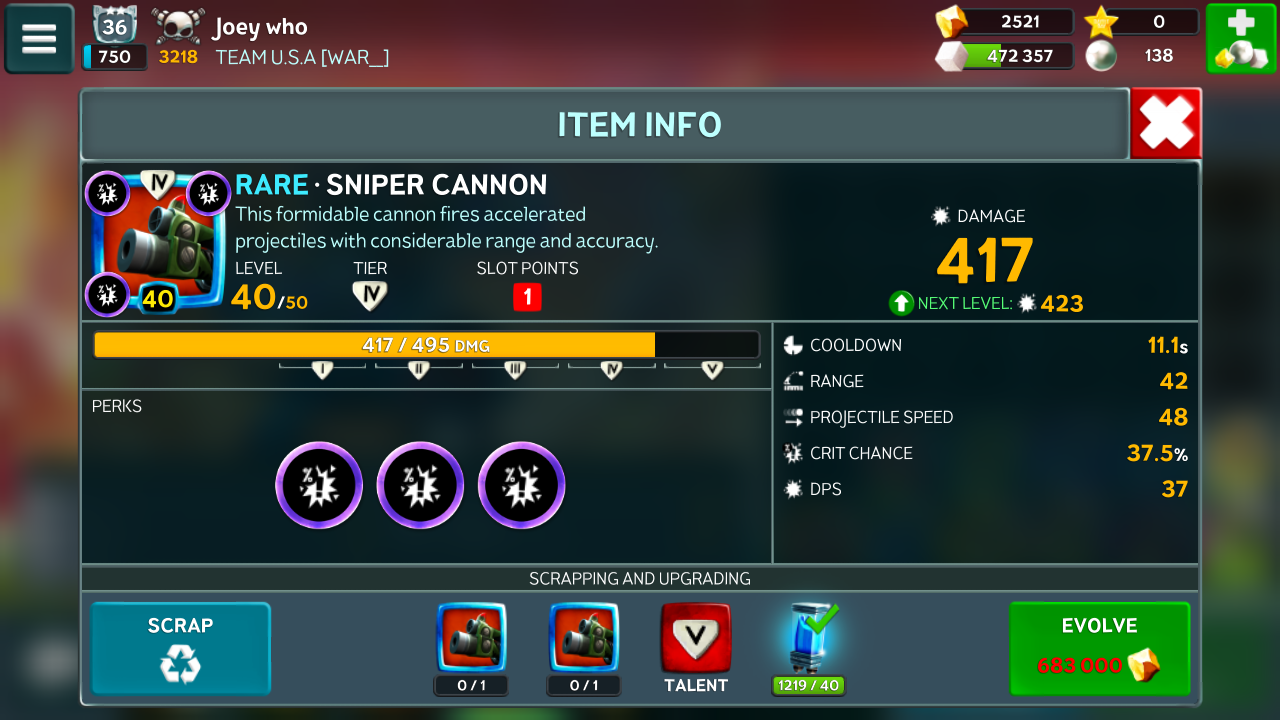1280x720 pixels.
Task: Close the Item Info window
Action: coord(1166,124)
